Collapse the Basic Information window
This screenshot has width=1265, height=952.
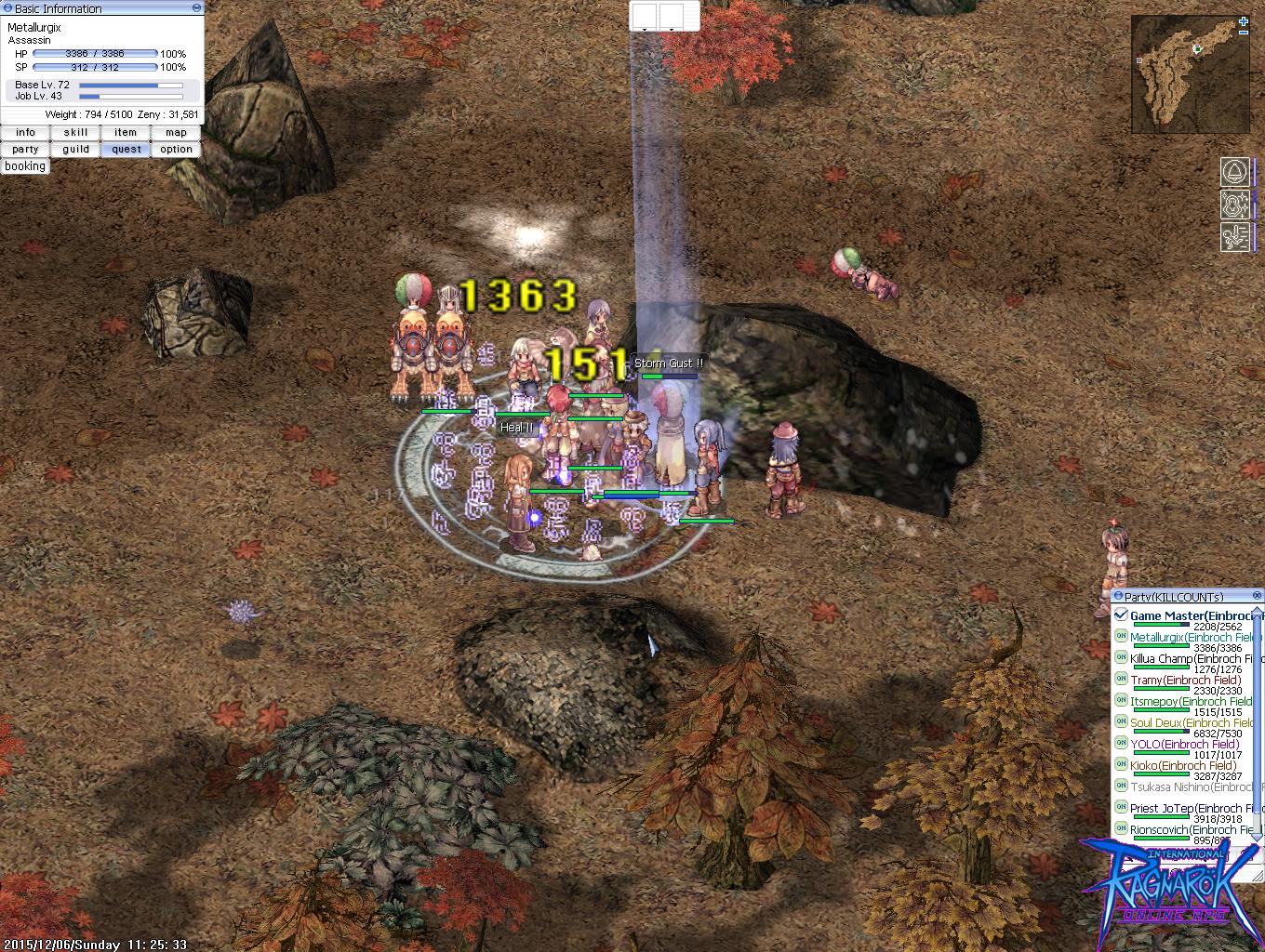(x=195, y=7)
